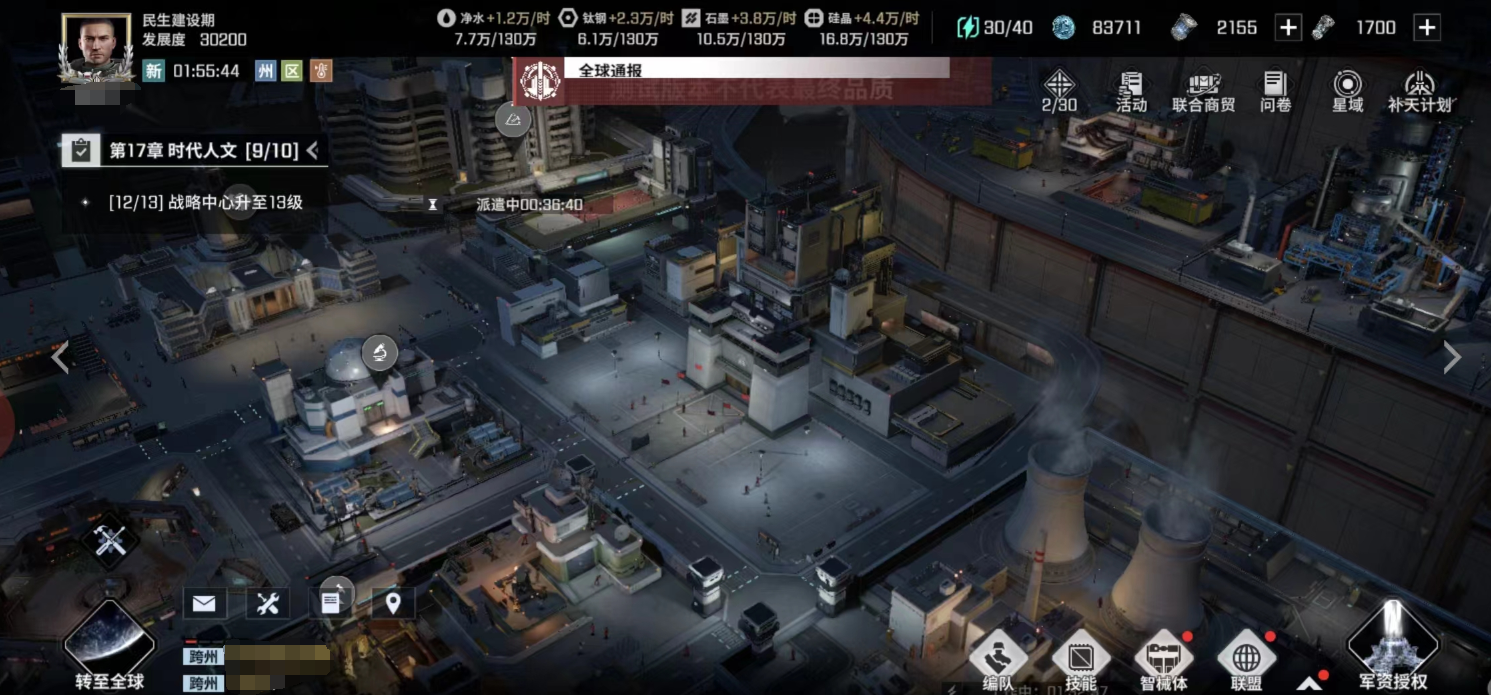
Task: Switch to global view via 转至全球
Action: (109, 647)
